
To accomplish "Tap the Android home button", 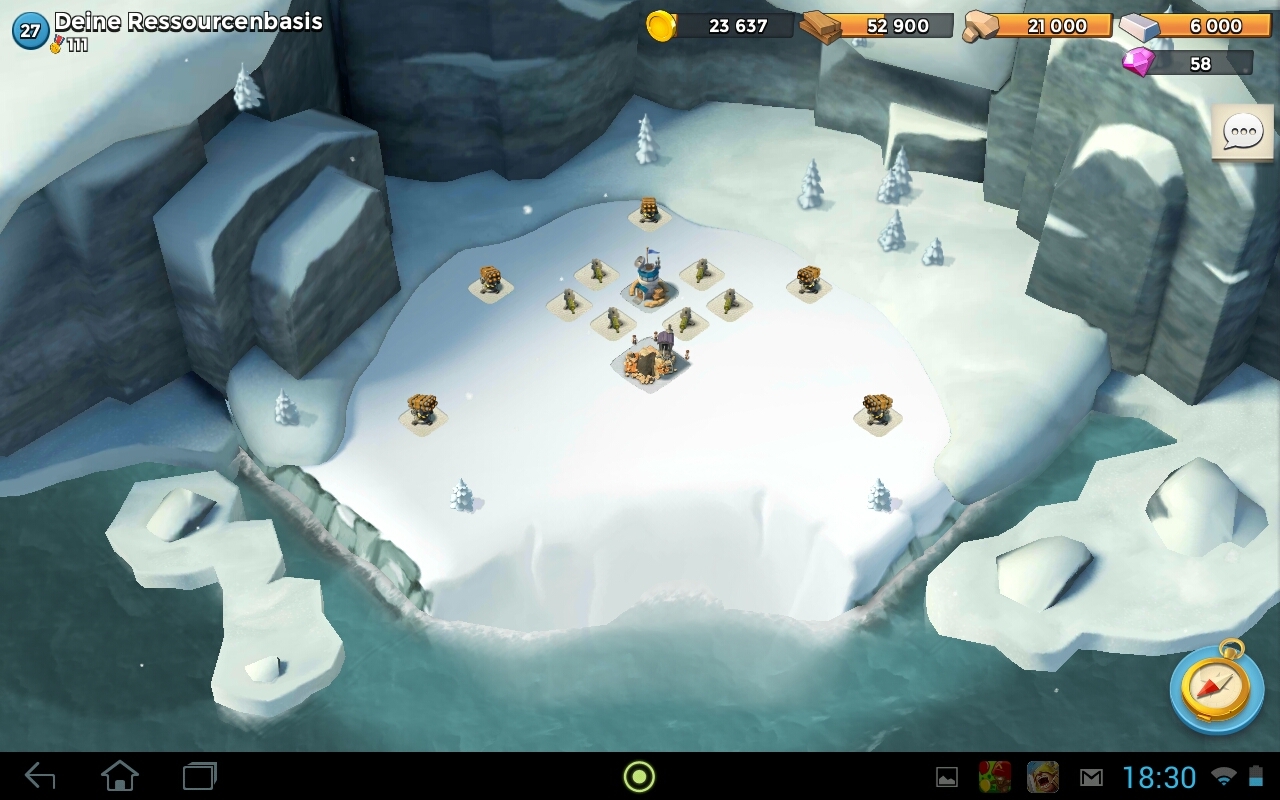I will coord(120,776).
